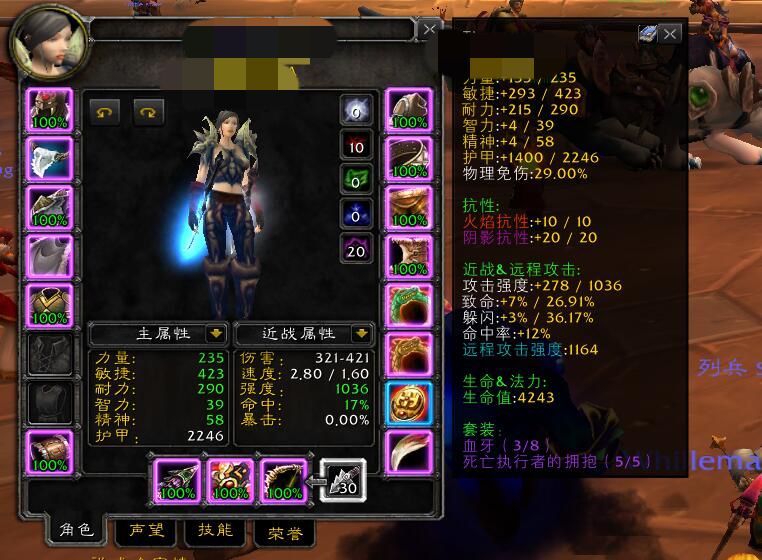
Task: Close the character panel
Action: 429,30
